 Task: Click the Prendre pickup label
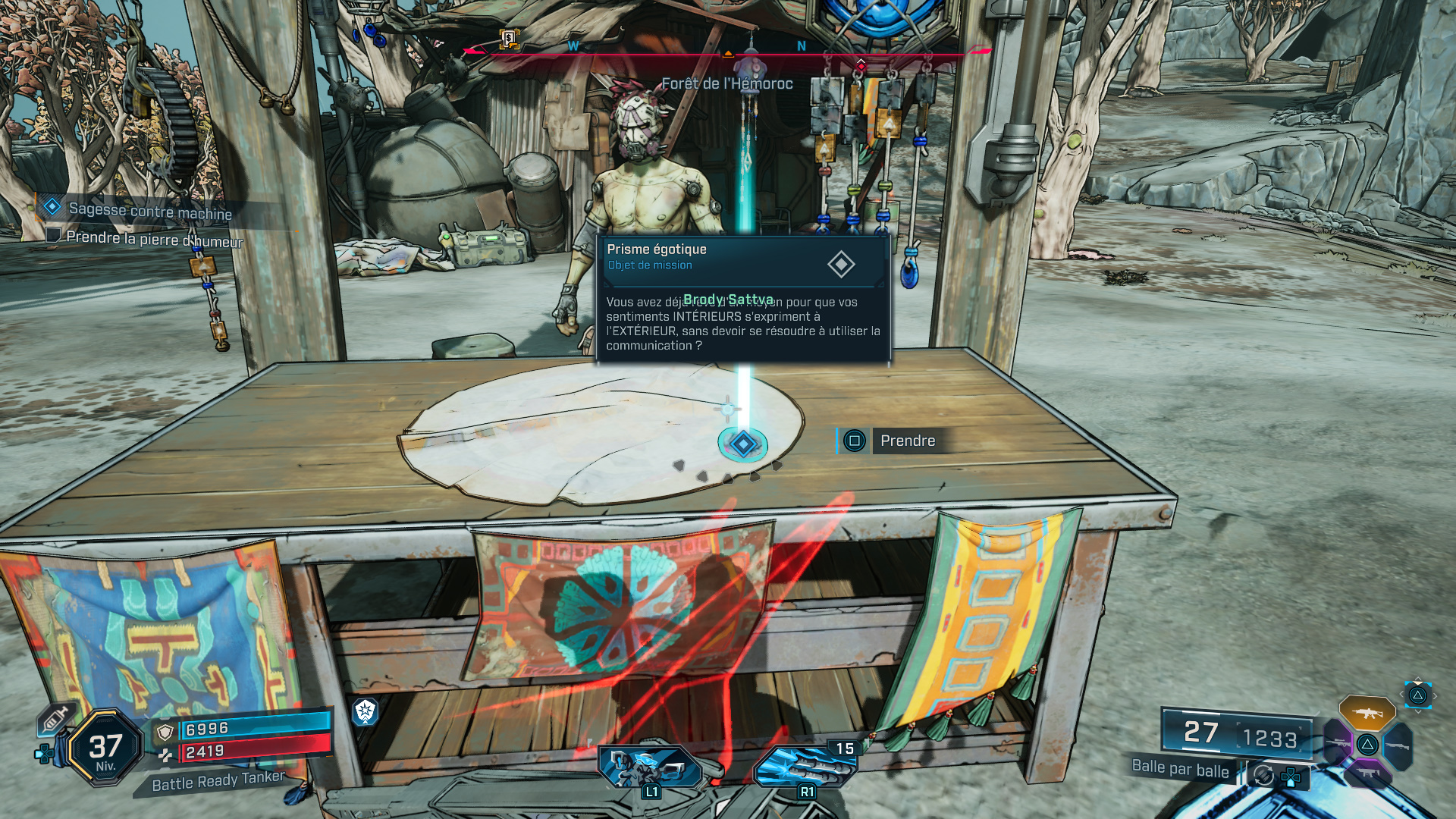coord(907,441)
